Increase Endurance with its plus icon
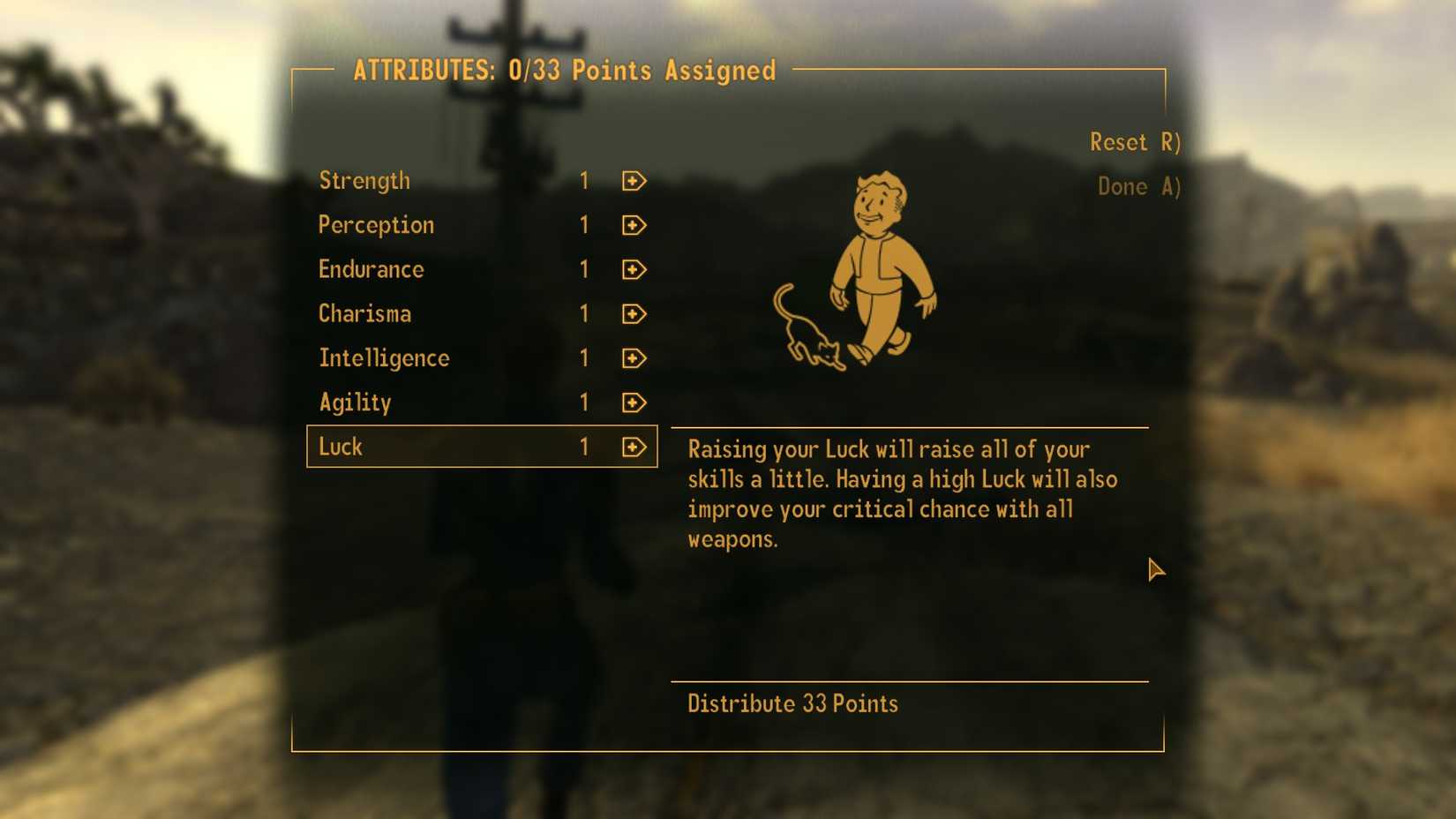Viewport: 1456px width, 819px height. point(634,270)
